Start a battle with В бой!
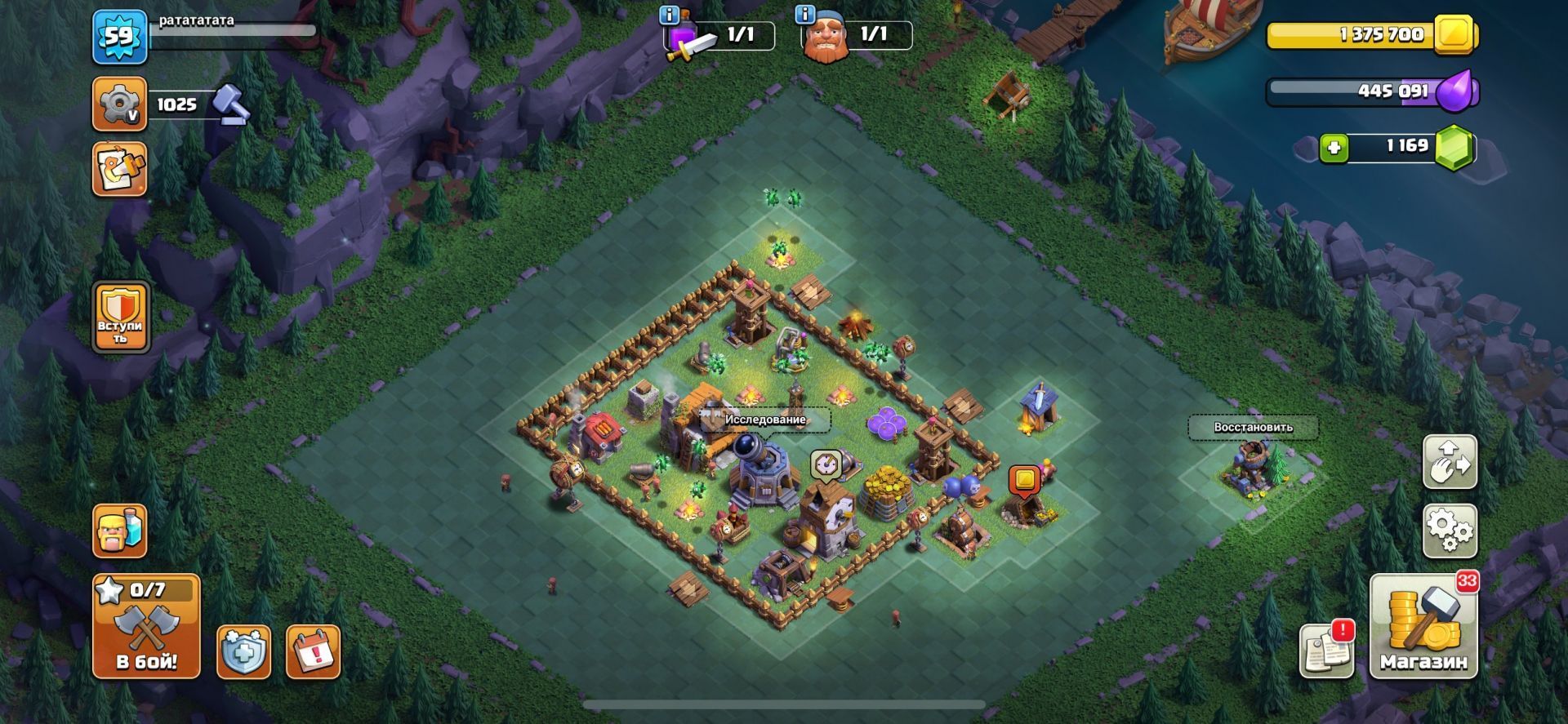1568x724 pixels. tap(145, 626)
